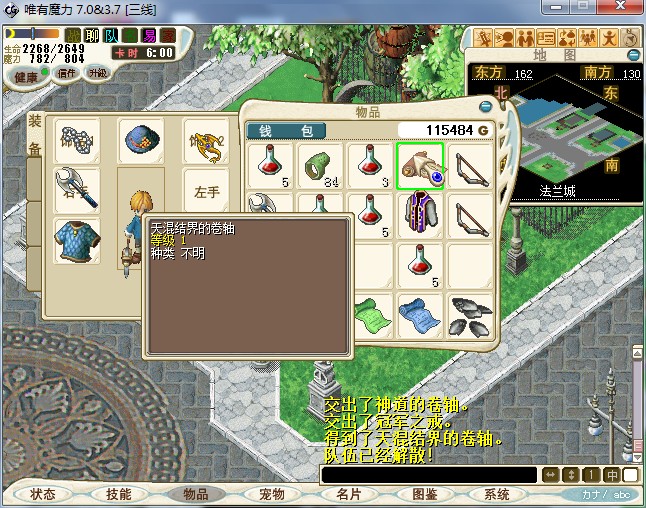The width and height of the screenshot is (646, 508).
Task: Click the chat input box
Action: click(x=428, y=475)
